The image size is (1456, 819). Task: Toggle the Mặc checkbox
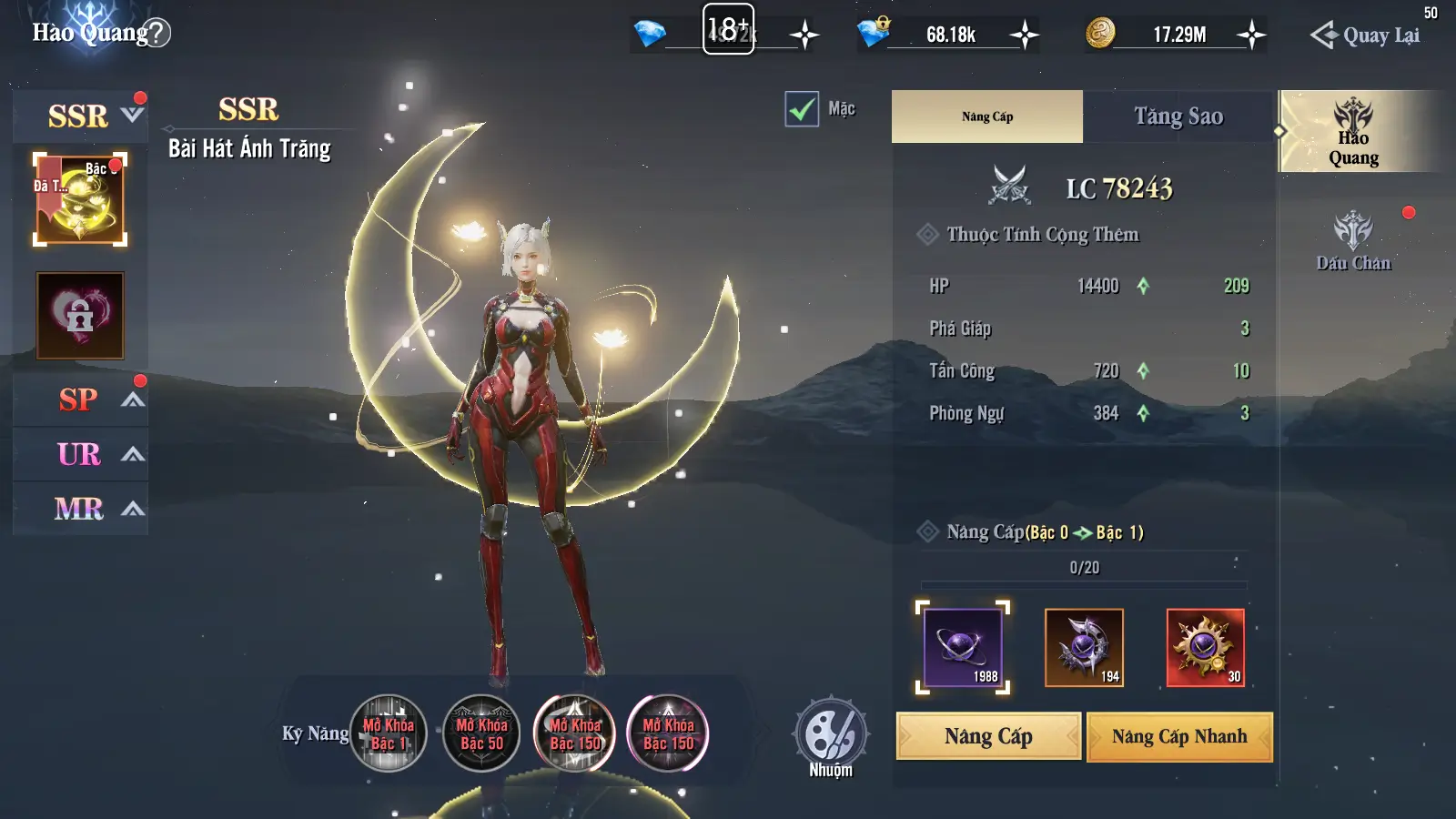[x=802, y=109]
